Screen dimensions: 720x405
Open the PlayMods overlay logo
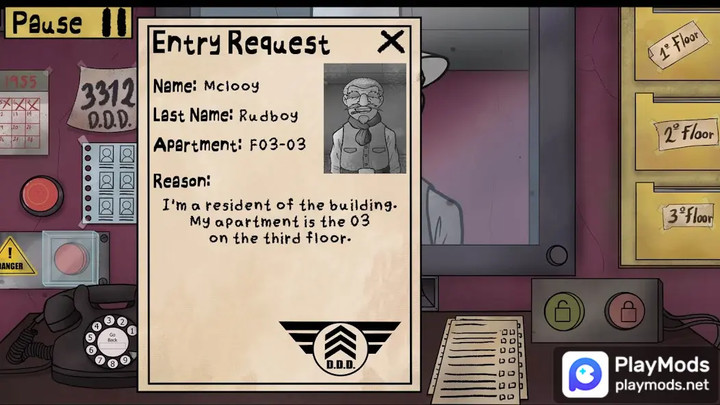(584, 374)
